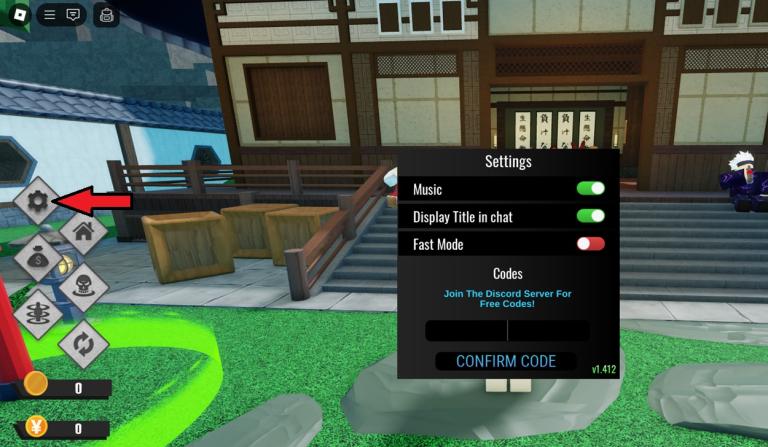Open the hamburger list menu

tap(49, 15)
